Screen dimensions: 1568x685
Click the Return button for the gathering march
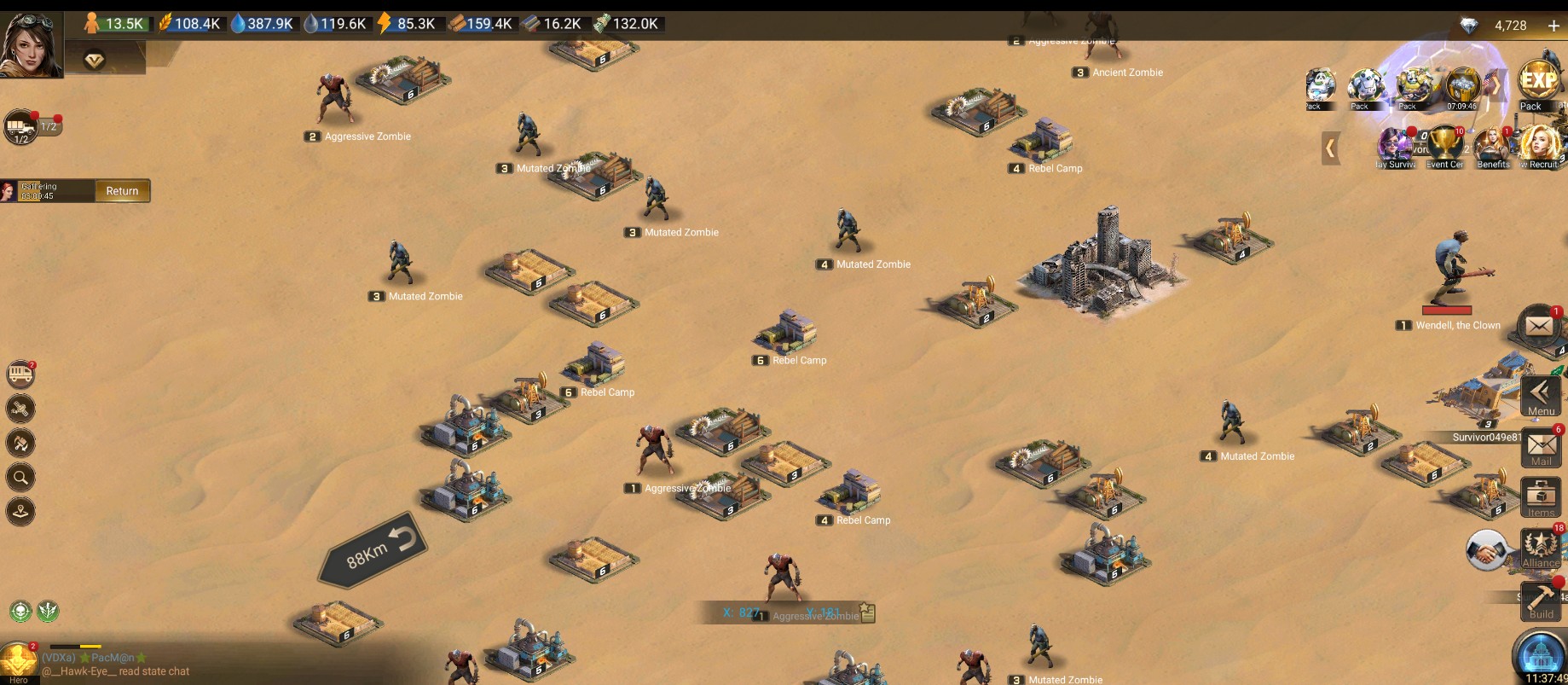(122, 191)
